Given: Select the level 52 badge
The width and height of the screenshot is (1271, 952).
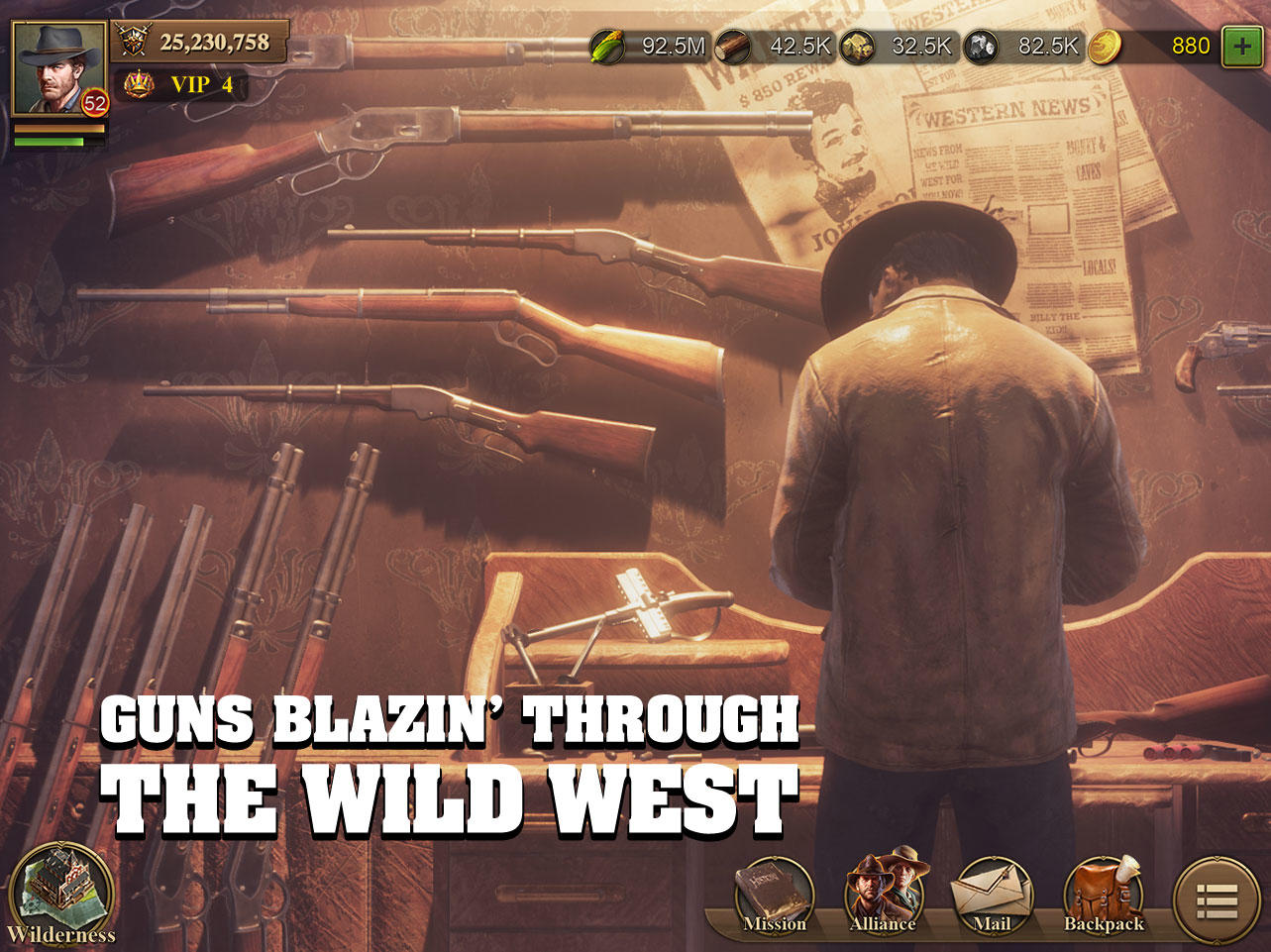Looking at the screenshot, I should point(94,103).
